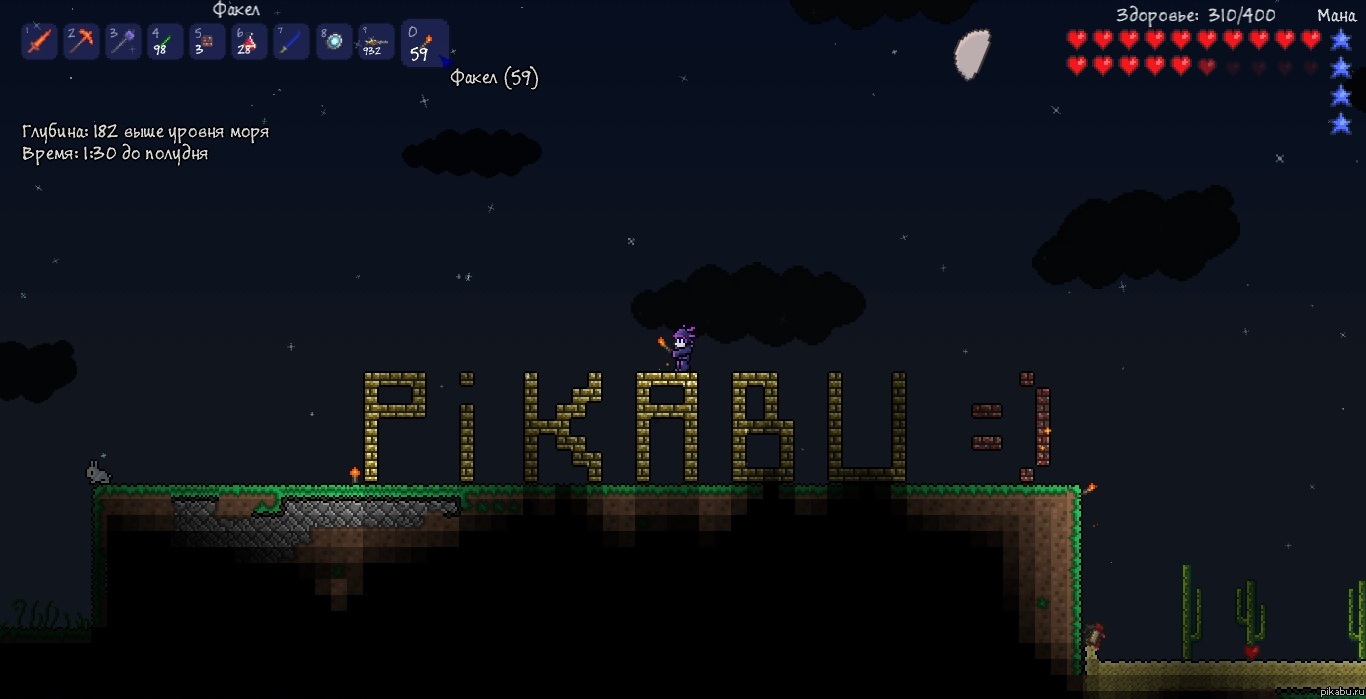Screen dimensions: 1366x699
Task: Equip the purple mace in slot 3
Action: 123,42
